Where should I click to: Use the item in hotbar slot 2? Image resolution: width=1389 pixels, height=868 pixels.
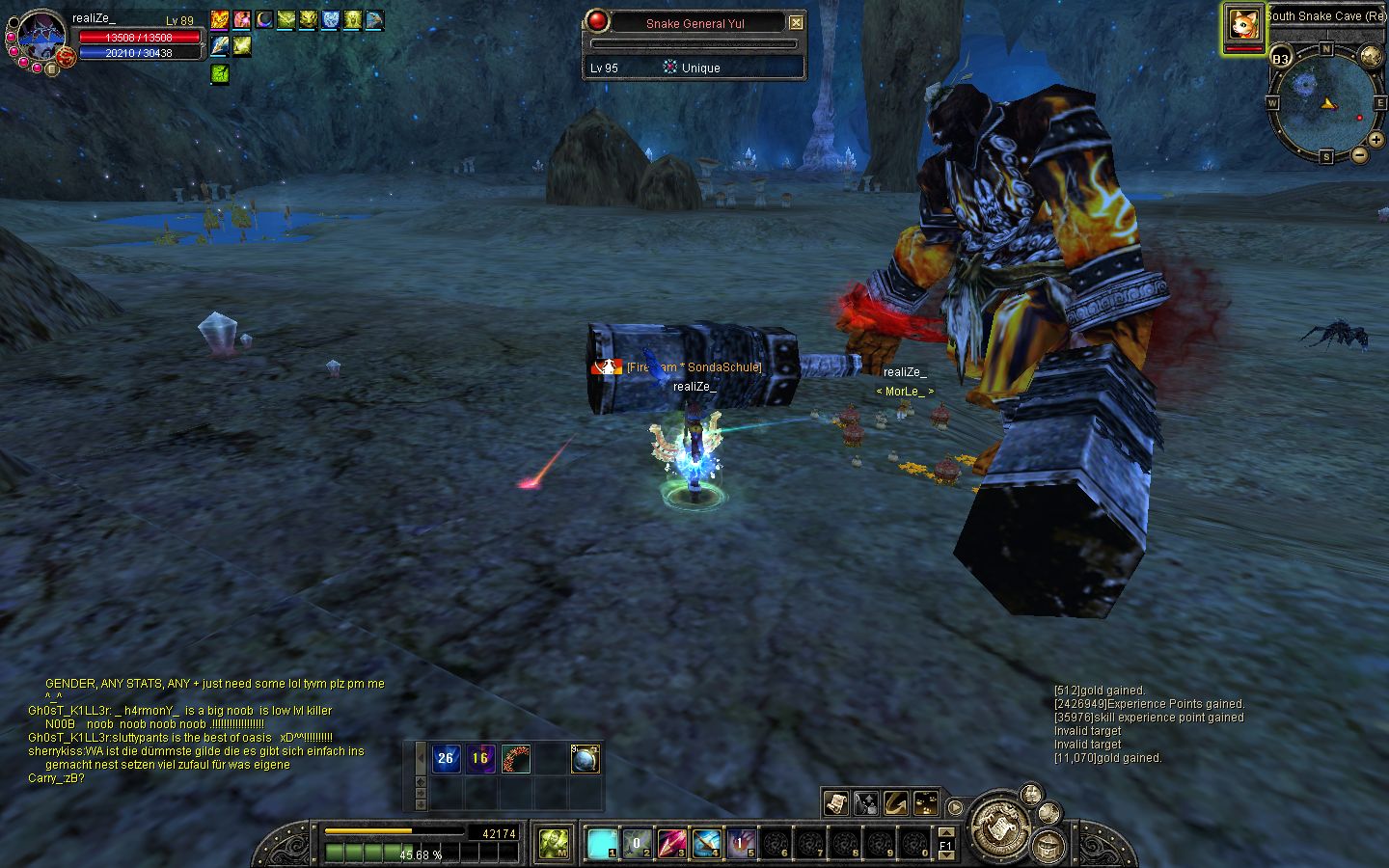637,844
